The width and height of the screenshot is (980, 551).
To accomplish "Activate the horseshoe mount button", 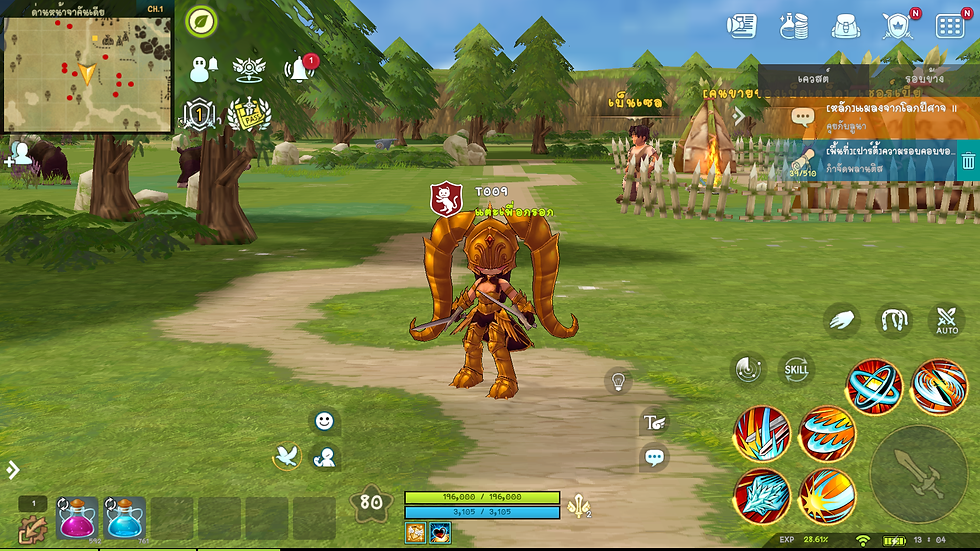I will coord(894,321).
